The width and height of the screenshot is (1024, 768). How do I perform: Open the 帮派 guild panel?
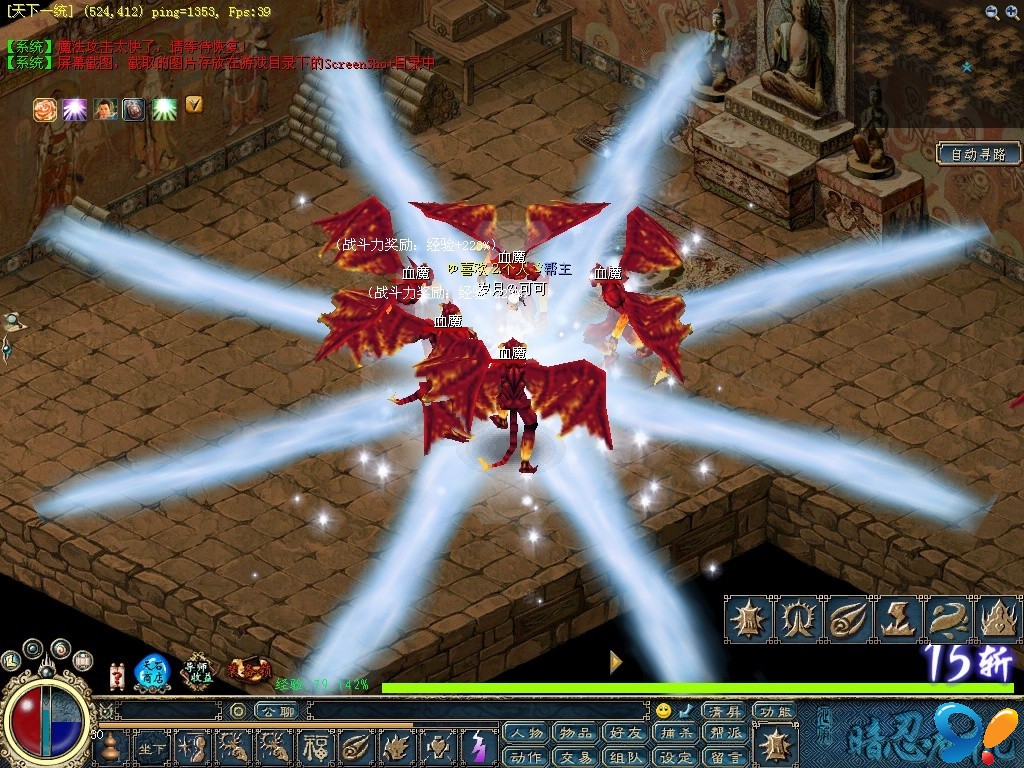click(724, 734)
